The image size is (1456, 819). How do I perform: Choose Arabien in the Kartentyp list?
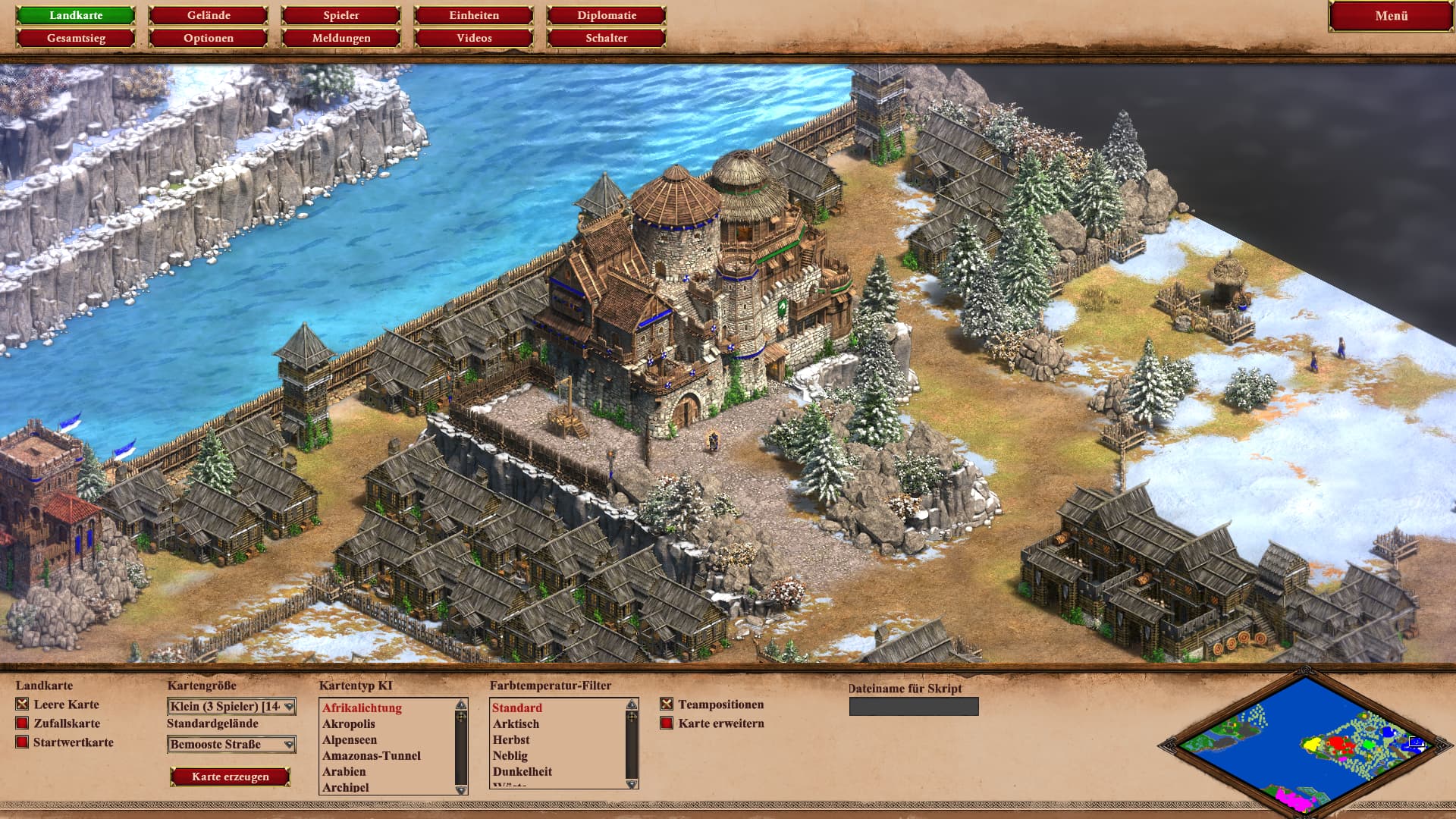click(344, 771)
